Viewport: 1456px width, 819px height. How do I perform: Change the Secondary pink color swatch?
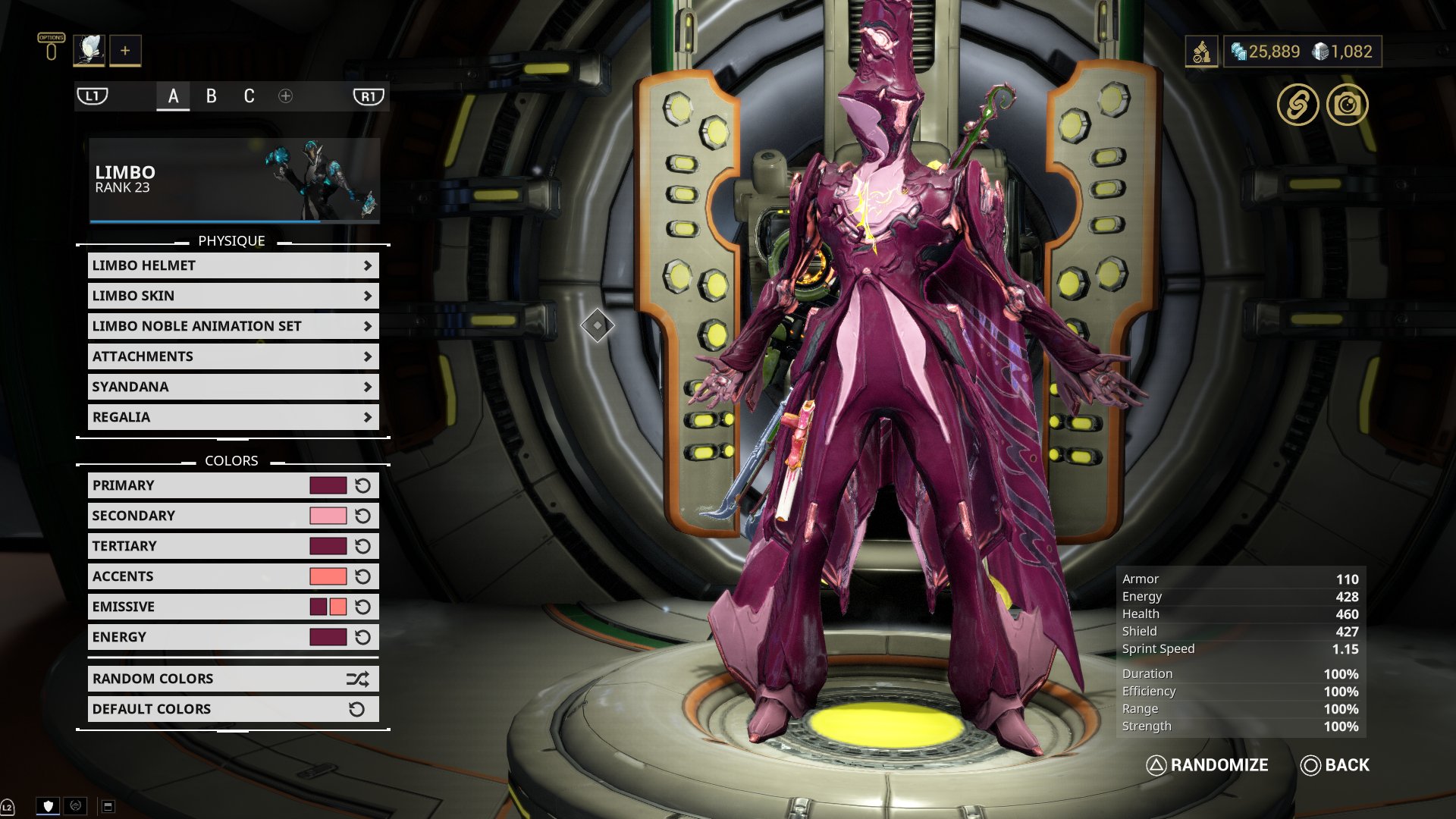coord(328,516)
